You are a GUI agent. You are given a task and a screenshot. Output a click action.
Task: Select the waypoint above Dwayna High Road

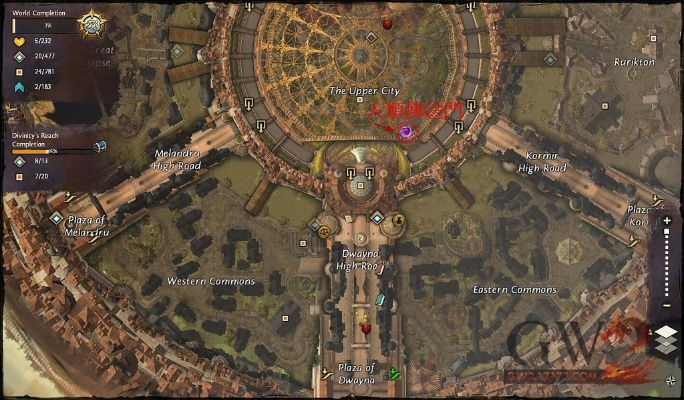(376, 218)
